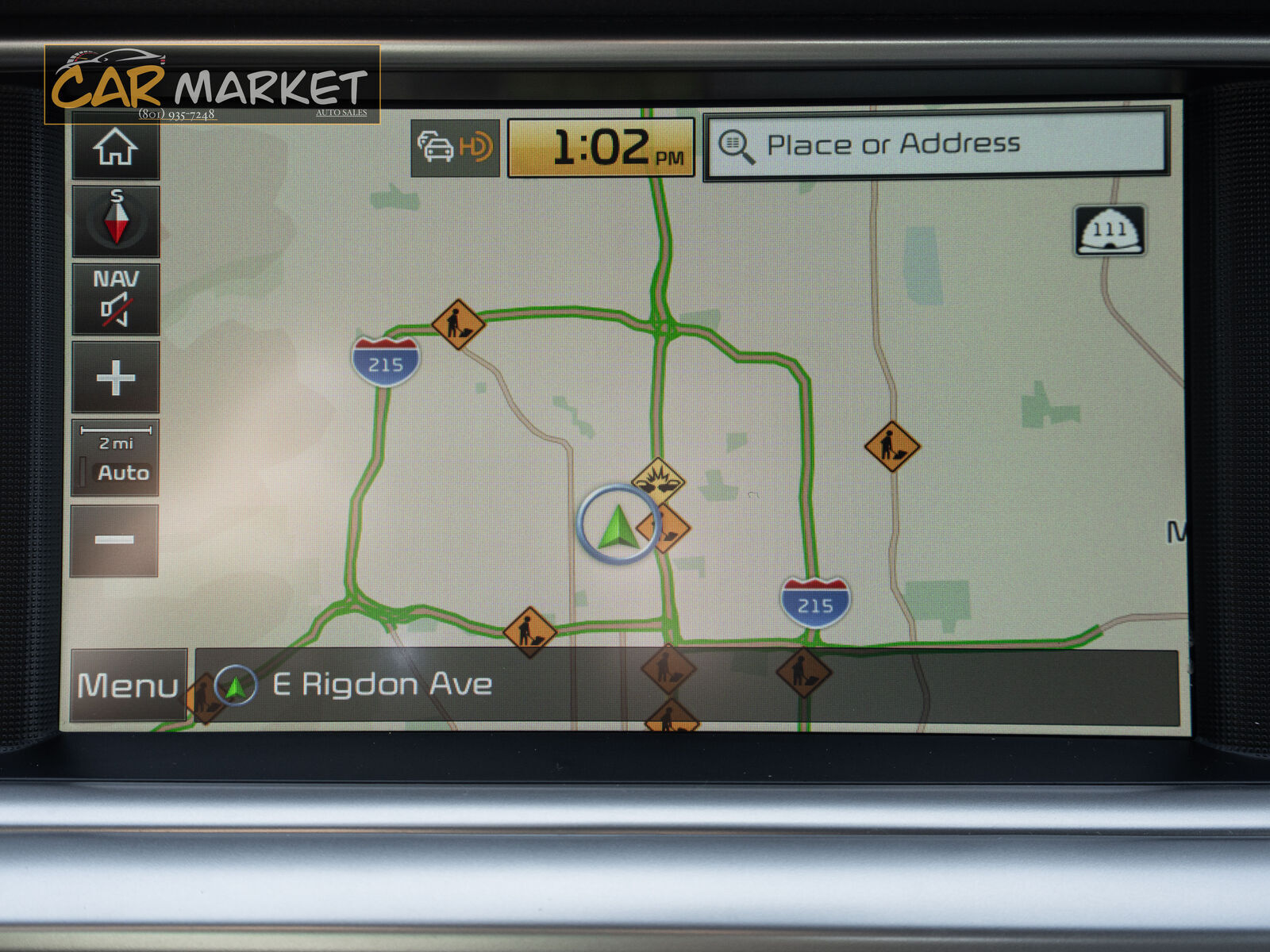Select the accident incident warning marker
1270x952 pixels.
pos(658,478)
